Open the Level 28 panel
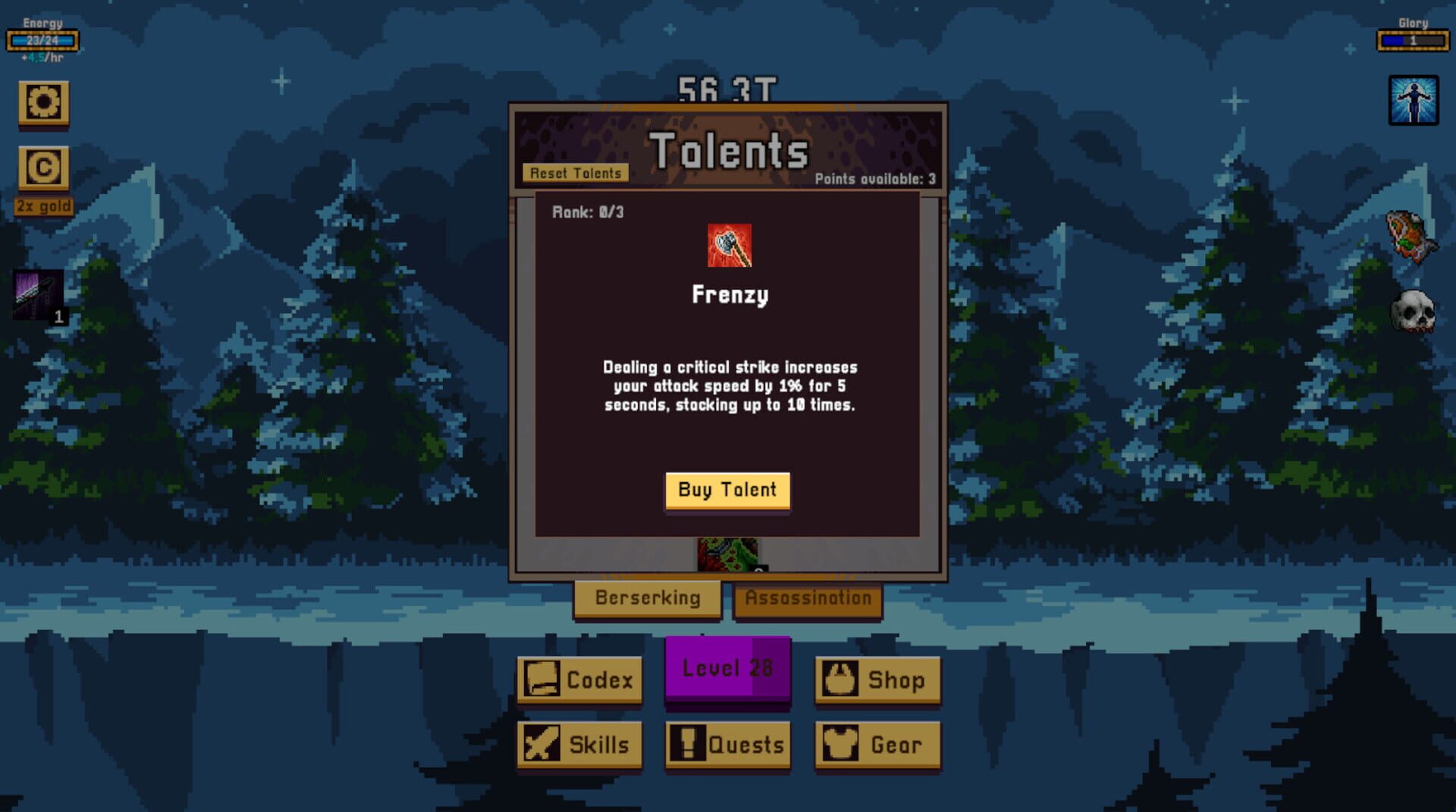The height and width of the screenshot is (812, 1456). coord(727,667)
